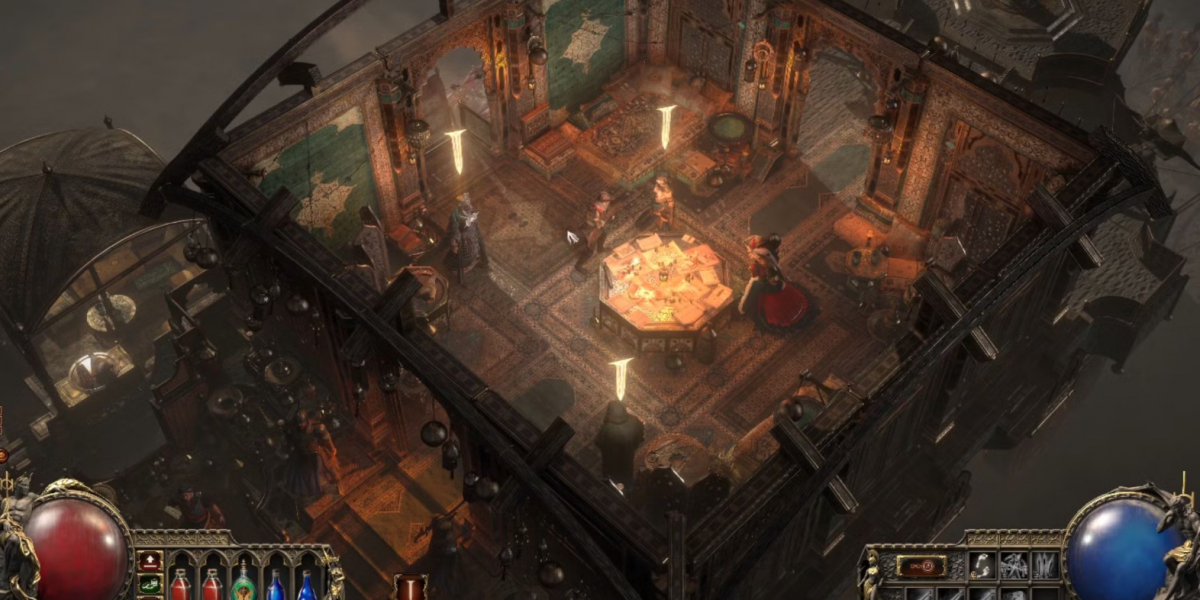
Task: Activate the skeletal figure skill icon
Action: click(1013, 566)
